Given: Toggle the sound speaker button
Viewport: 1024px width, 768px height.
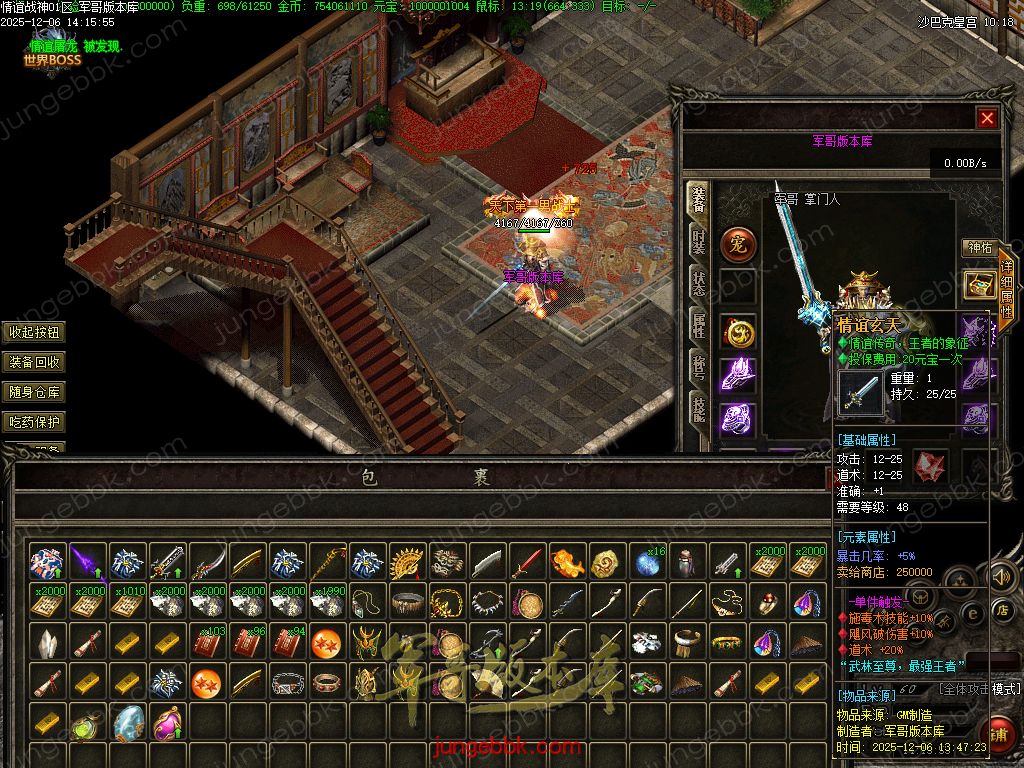Looking at the screenshot, I should click(1001, 577).
